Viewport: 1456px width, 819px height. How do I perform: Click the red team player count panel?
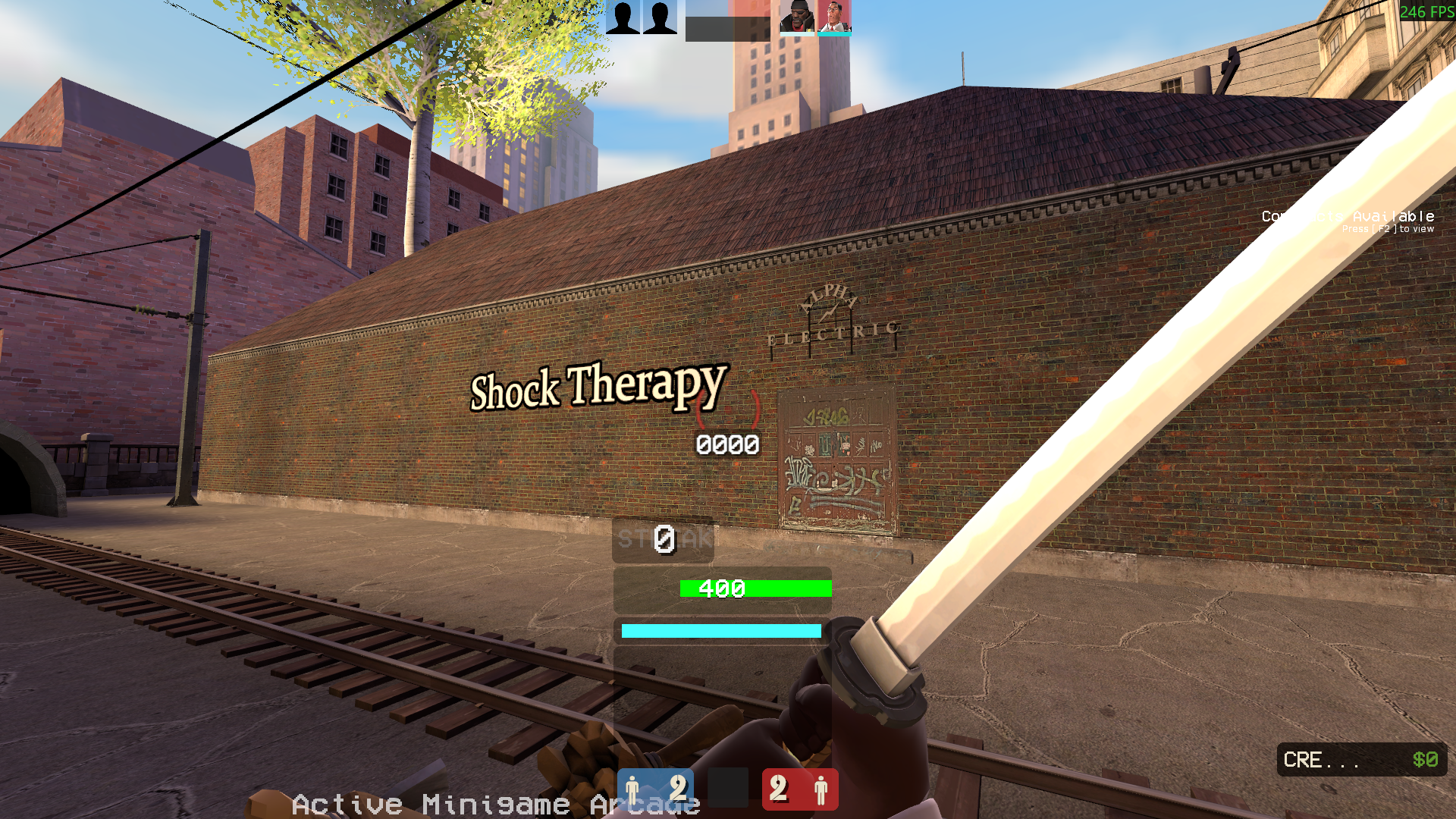[x=800, y=789]
